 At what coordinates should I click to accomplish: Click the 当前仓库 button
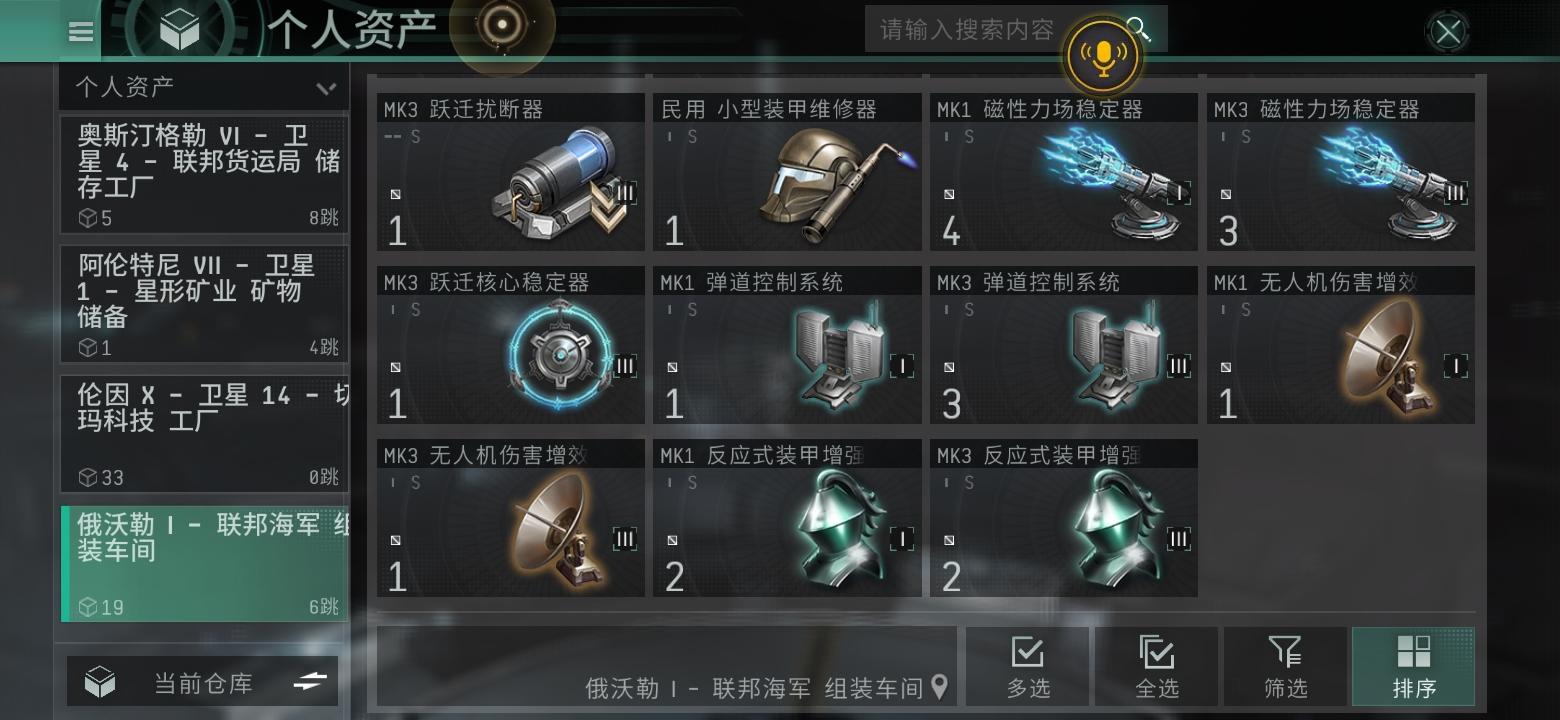[204, 681]
